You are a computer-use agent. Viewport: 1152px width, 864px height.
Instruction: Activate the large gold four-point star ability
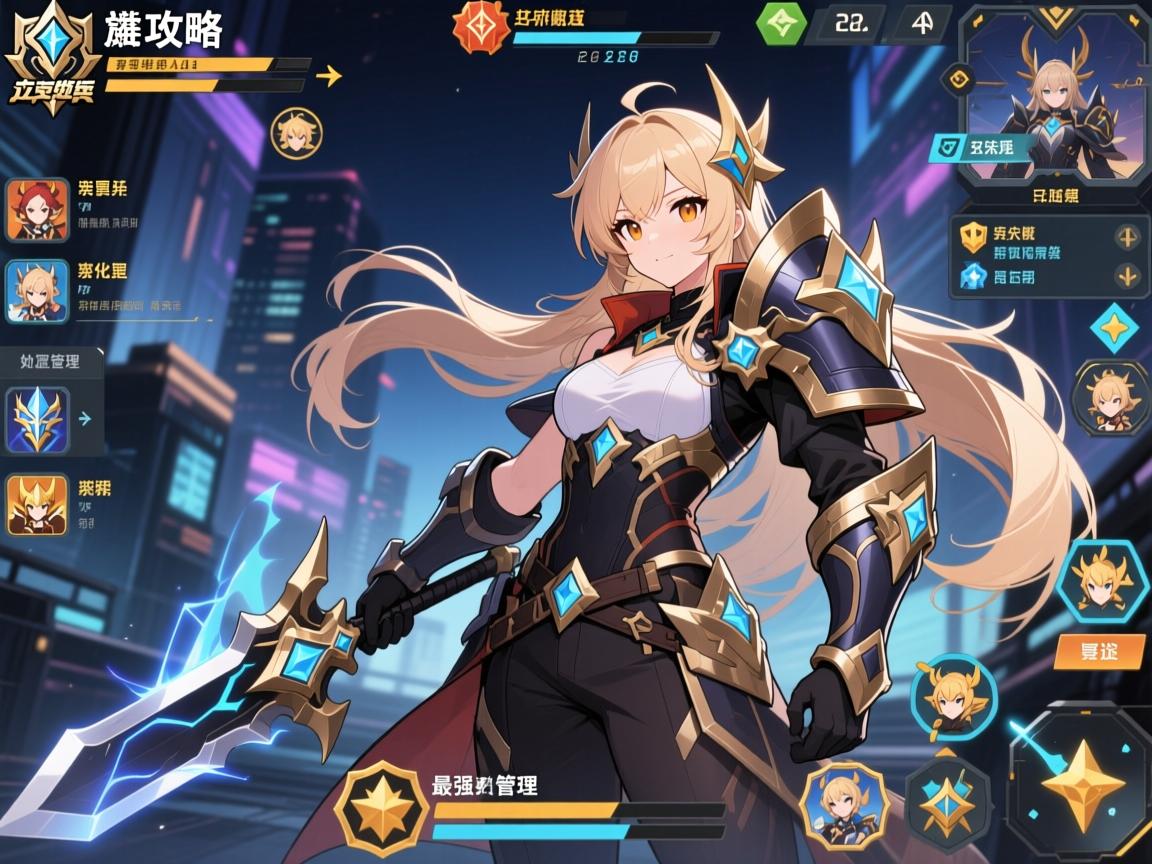[1081, 783]
